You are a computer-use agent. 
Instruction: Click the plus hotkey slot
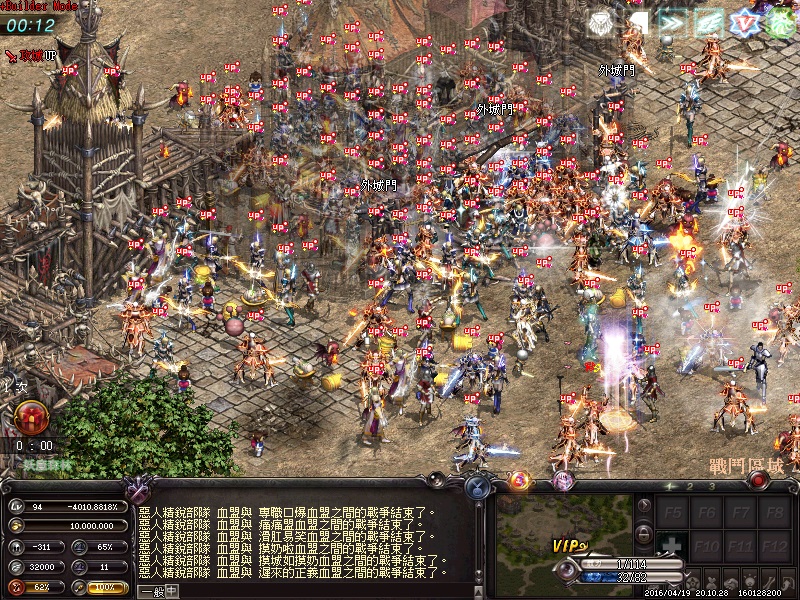coord(675,548)
